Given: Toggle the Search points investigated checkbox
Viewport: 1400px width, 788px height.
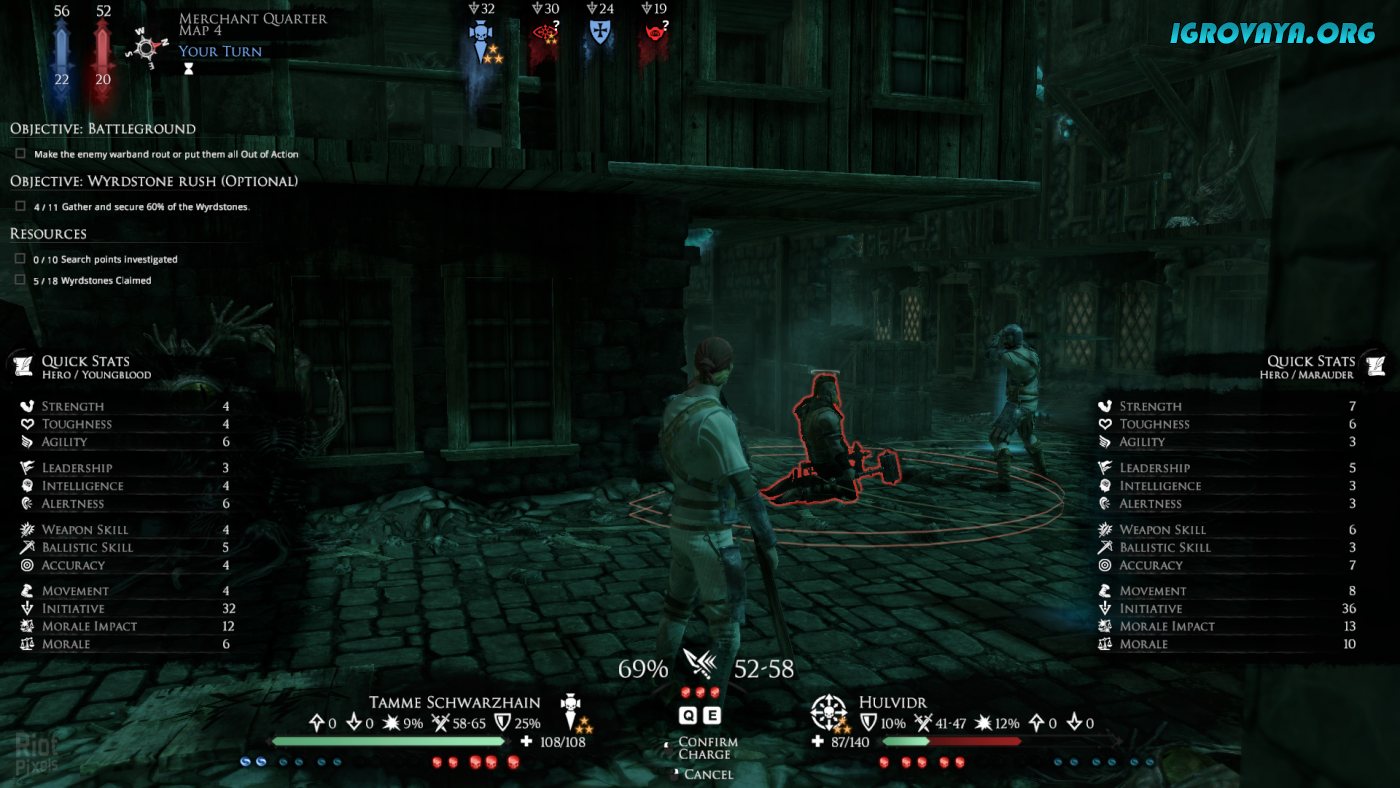Looking at the screenshot, I should (21, 259).
